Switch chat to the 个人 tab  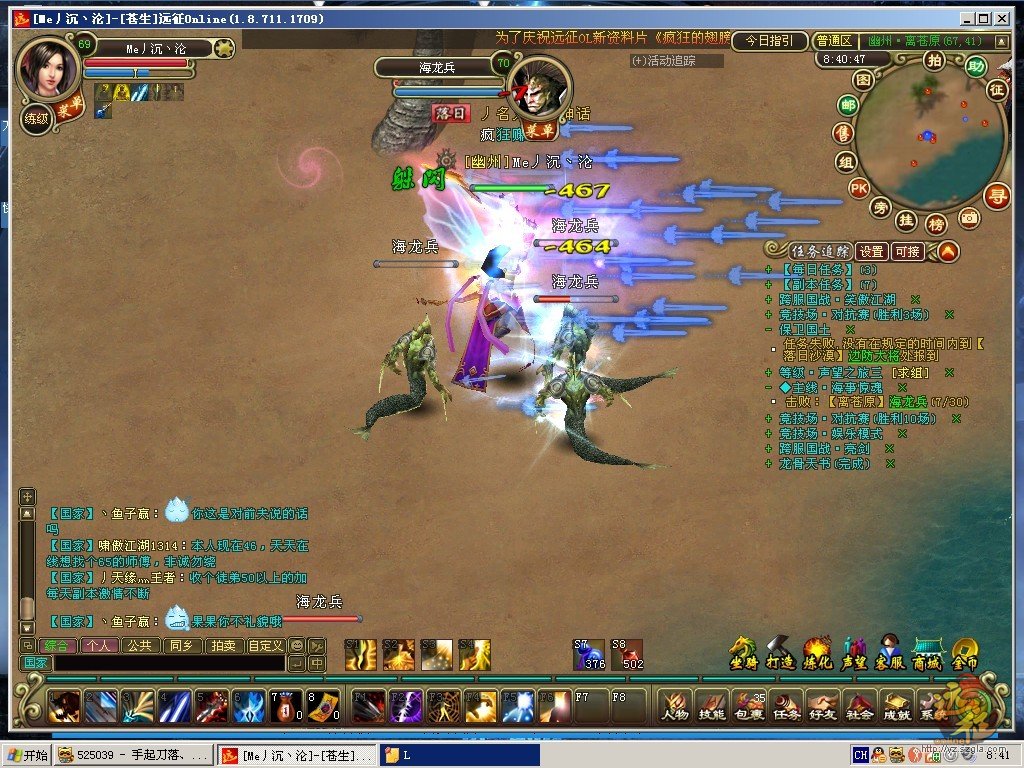[99, 646]
